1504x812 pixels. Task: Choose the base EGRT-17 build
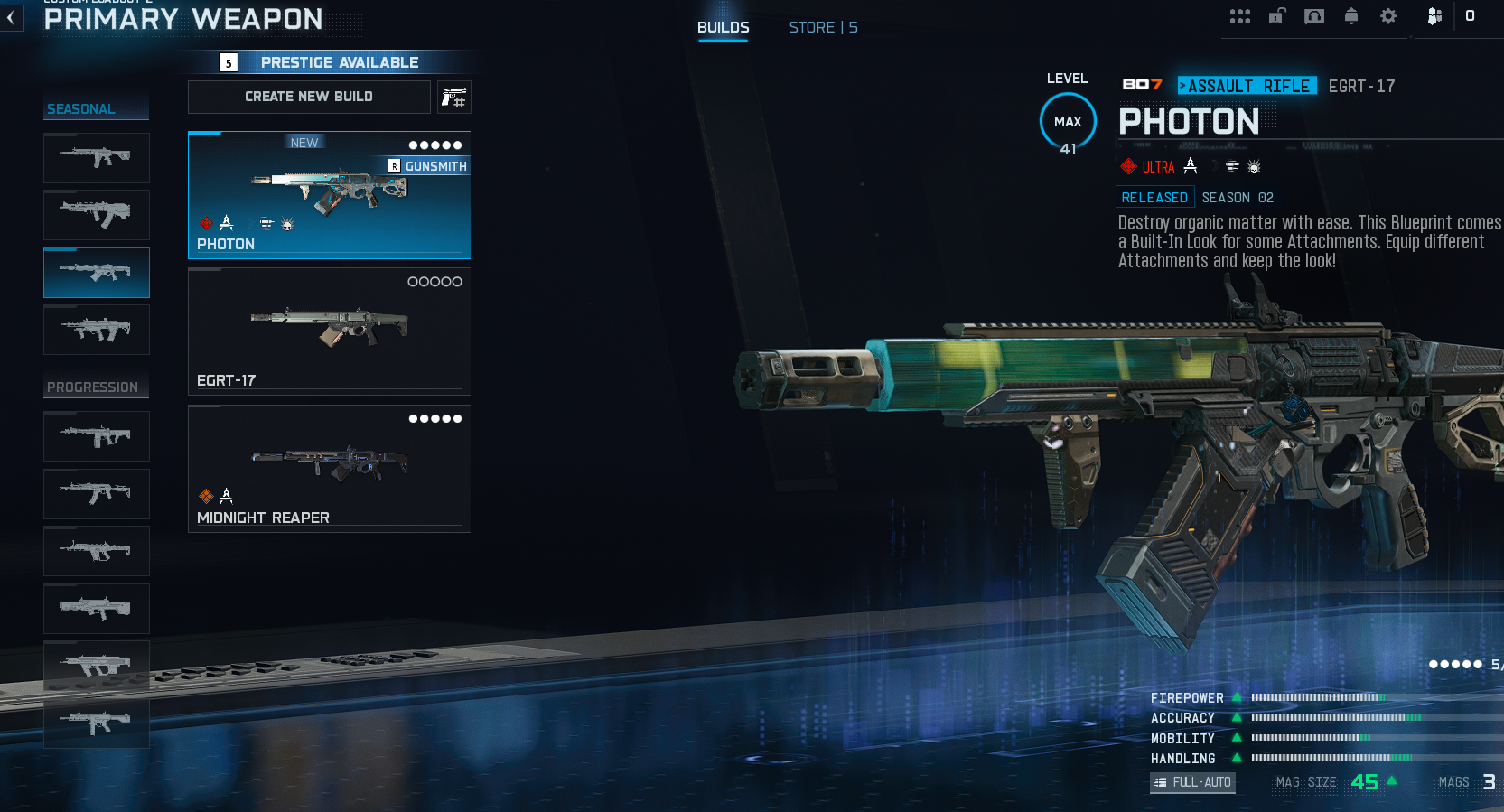pyautogui.click(x=329, y=331)
